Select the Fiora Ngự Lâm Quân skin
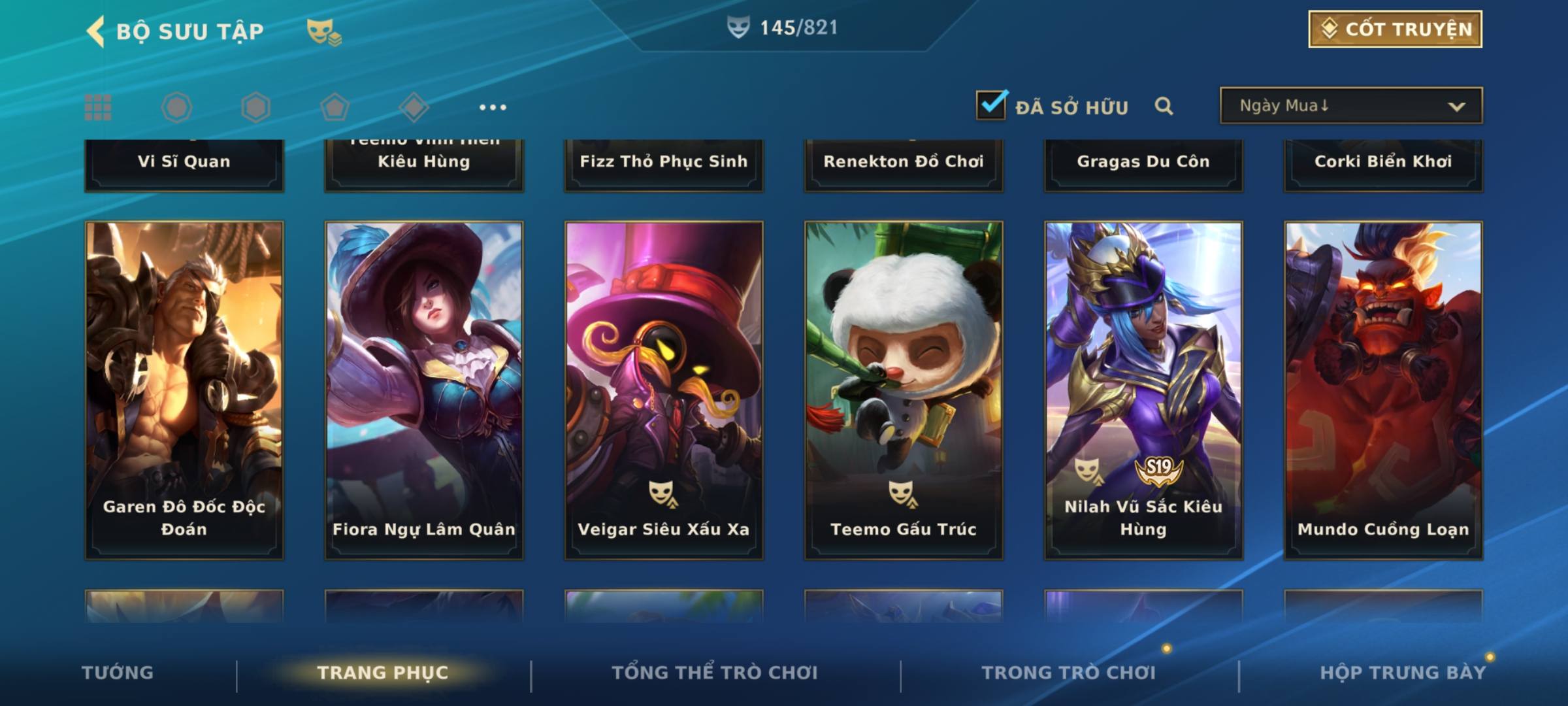The height and width of the screenshot is (706, 1568). tap(424, 390)
